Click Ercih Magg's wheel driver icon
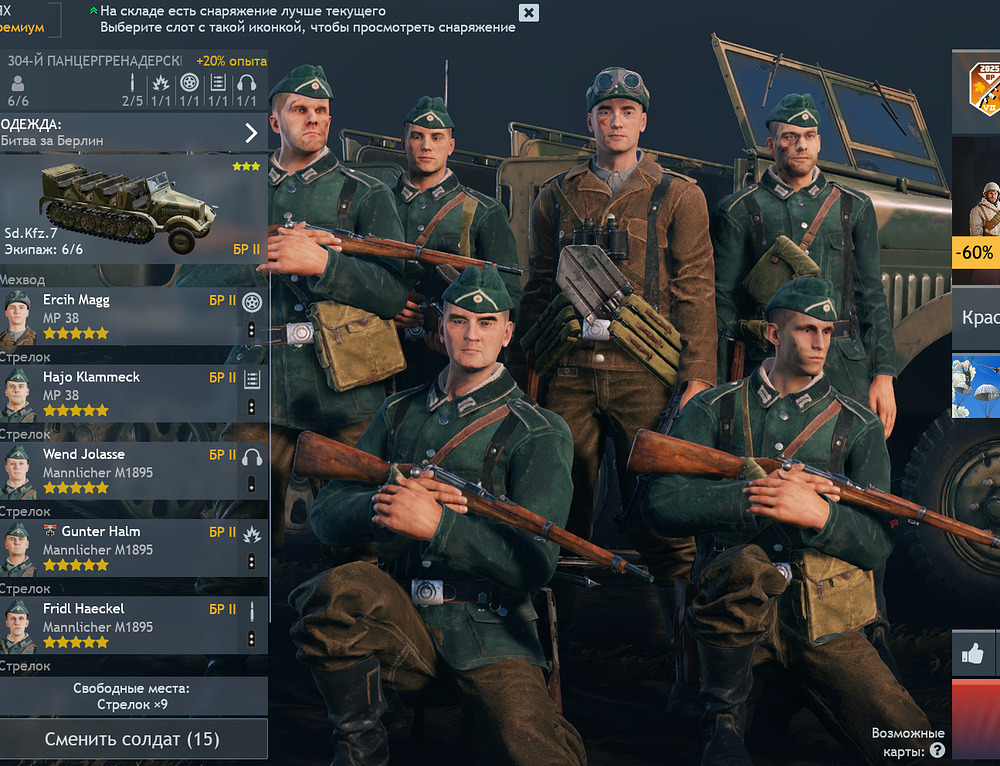This screenshot has height=766, width=1000. coord(252,302)
